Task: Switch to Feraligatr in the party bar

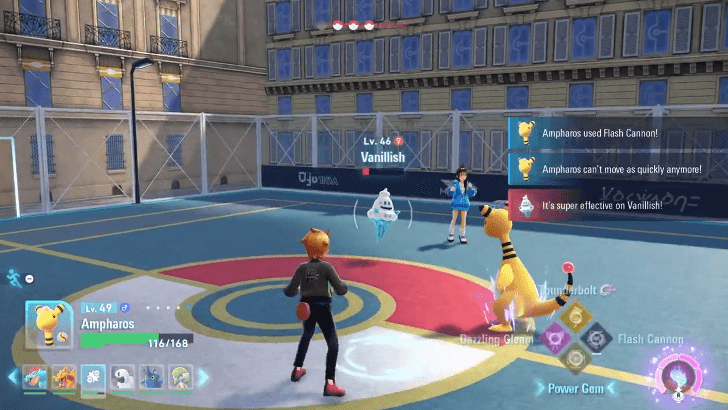Action: coord(36,377)
